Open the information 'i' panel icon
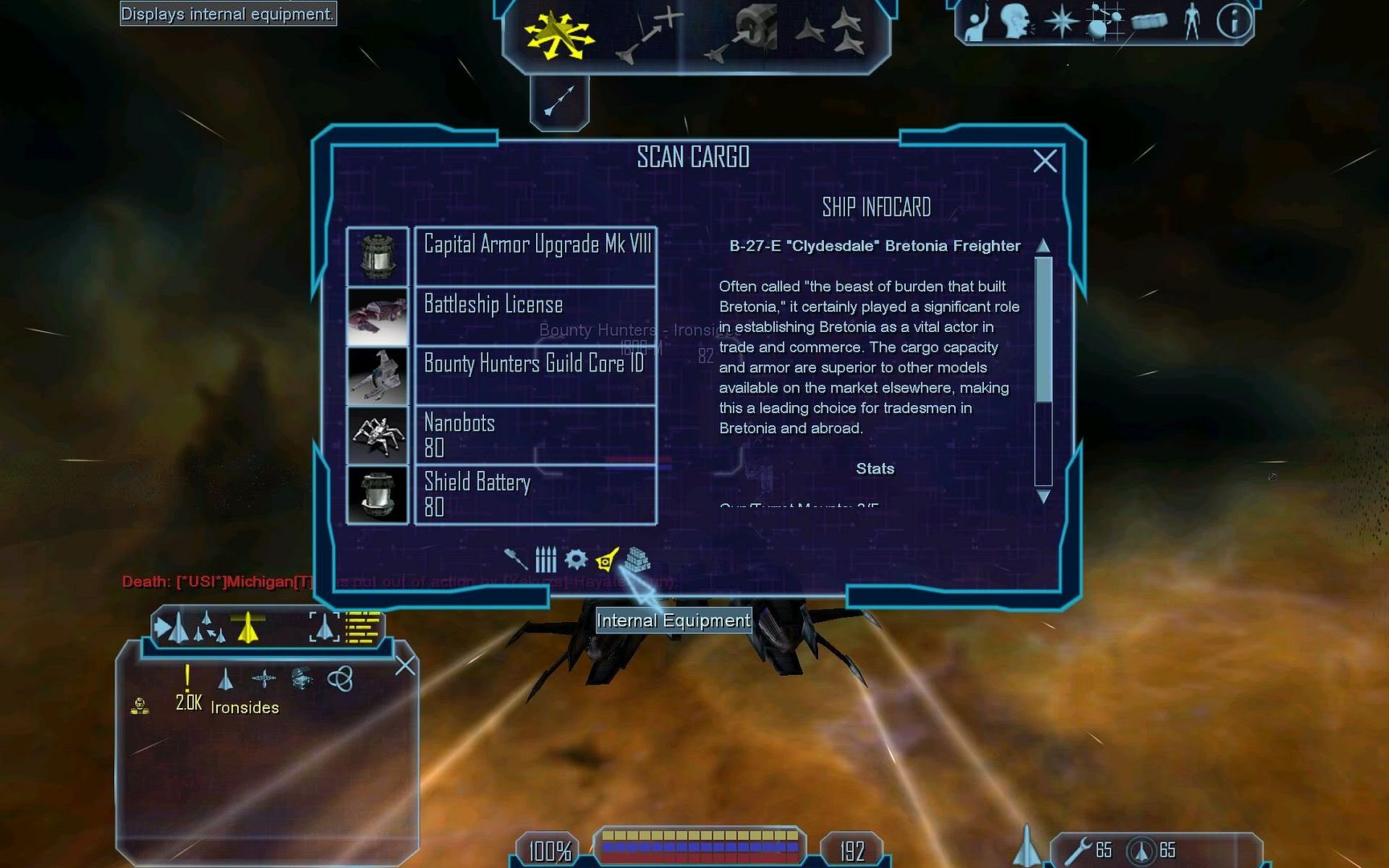 1234,22
